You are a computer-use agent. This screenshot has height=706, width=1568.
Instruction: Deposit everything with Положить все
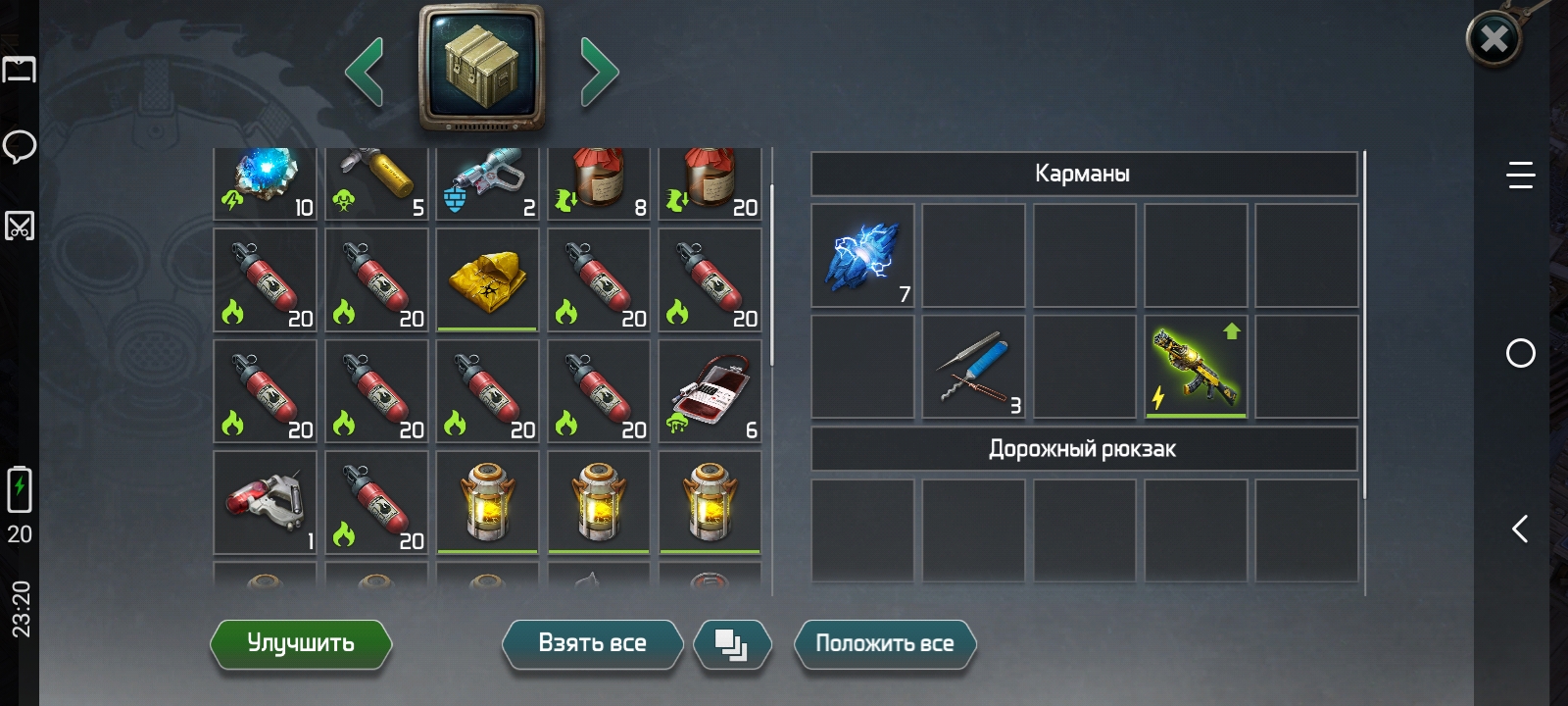click(x=884, y=643)
